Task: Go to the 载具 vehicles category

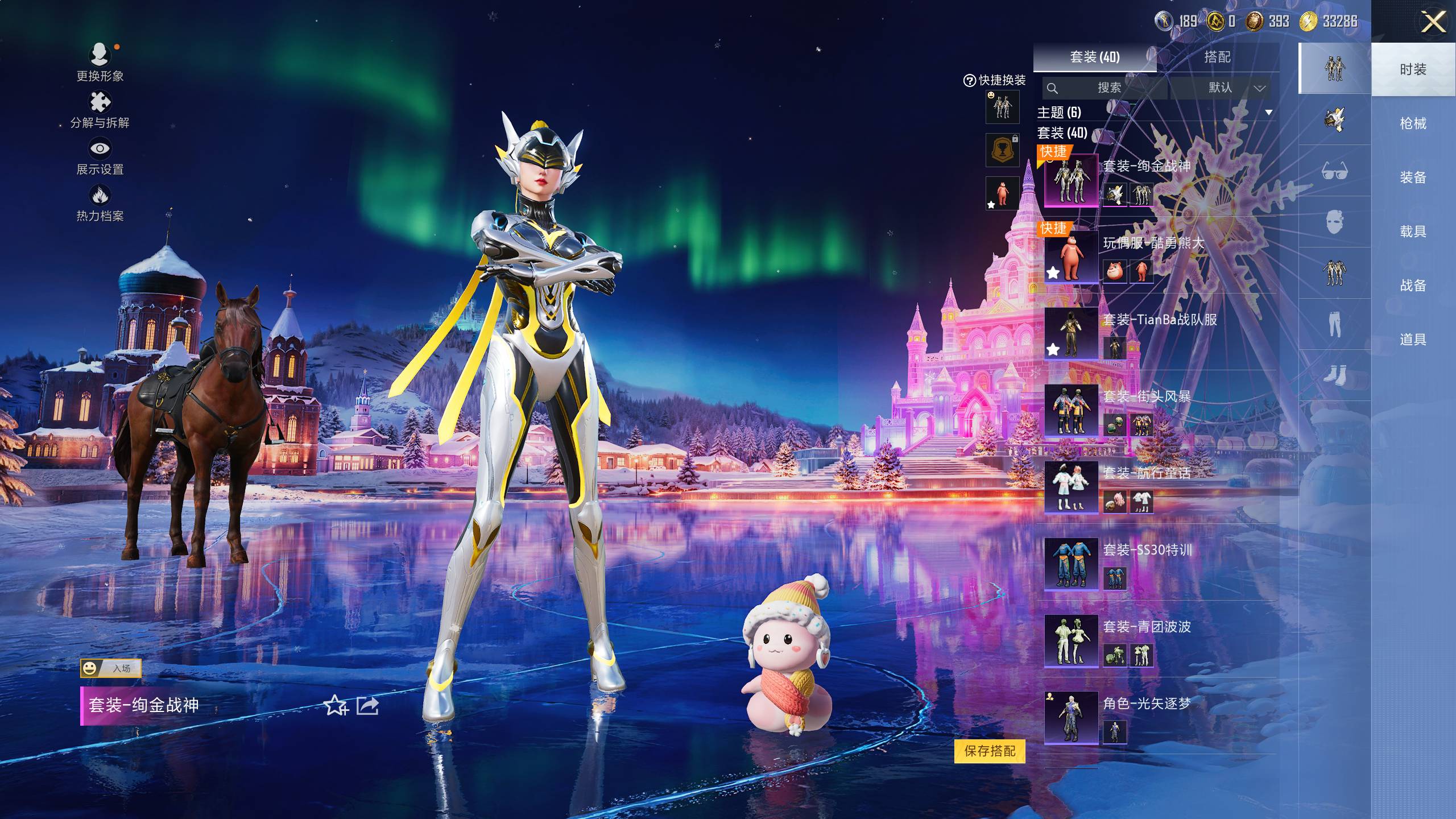Action: (1413, 231)
